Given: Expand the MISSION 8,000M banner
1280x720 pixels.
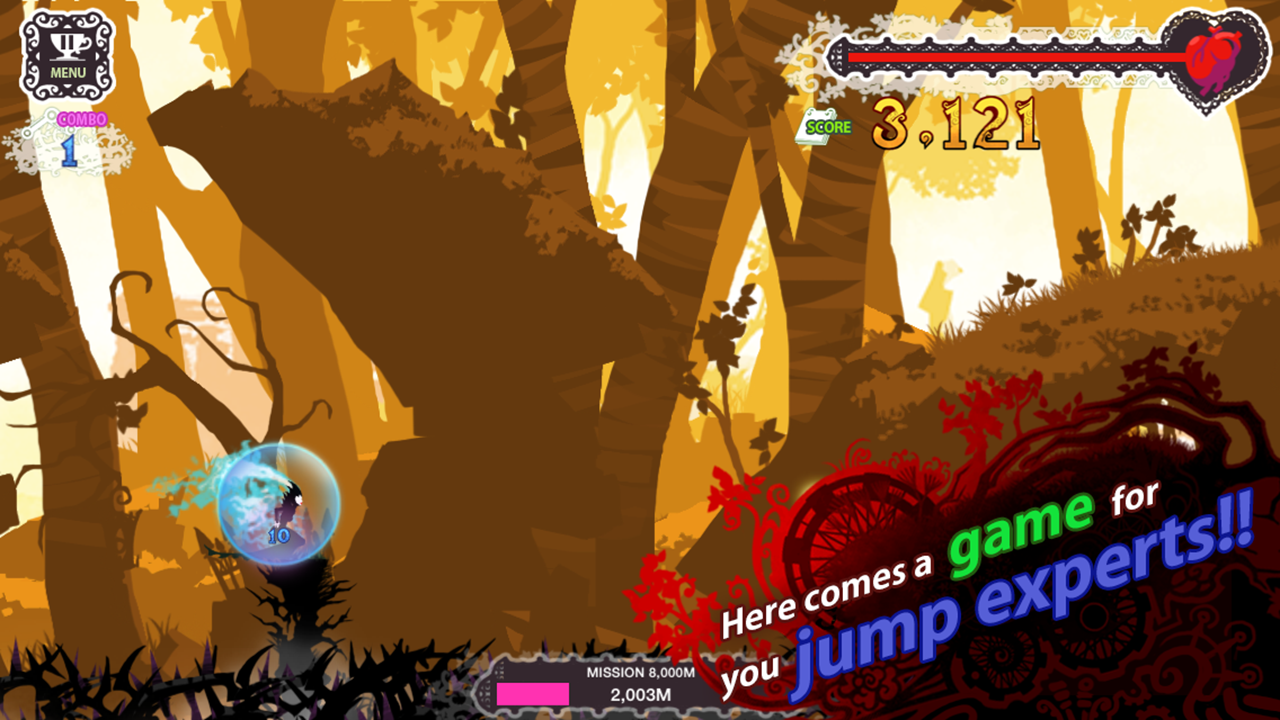Looking at the screenshot, I should click(640, 674).
